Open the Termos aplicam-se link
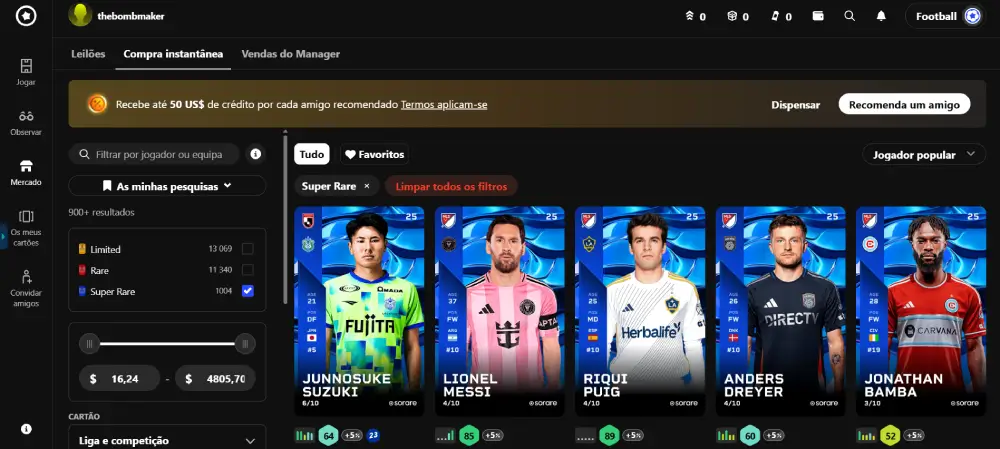Viewport: 1000px width, 449px height. 444,104
